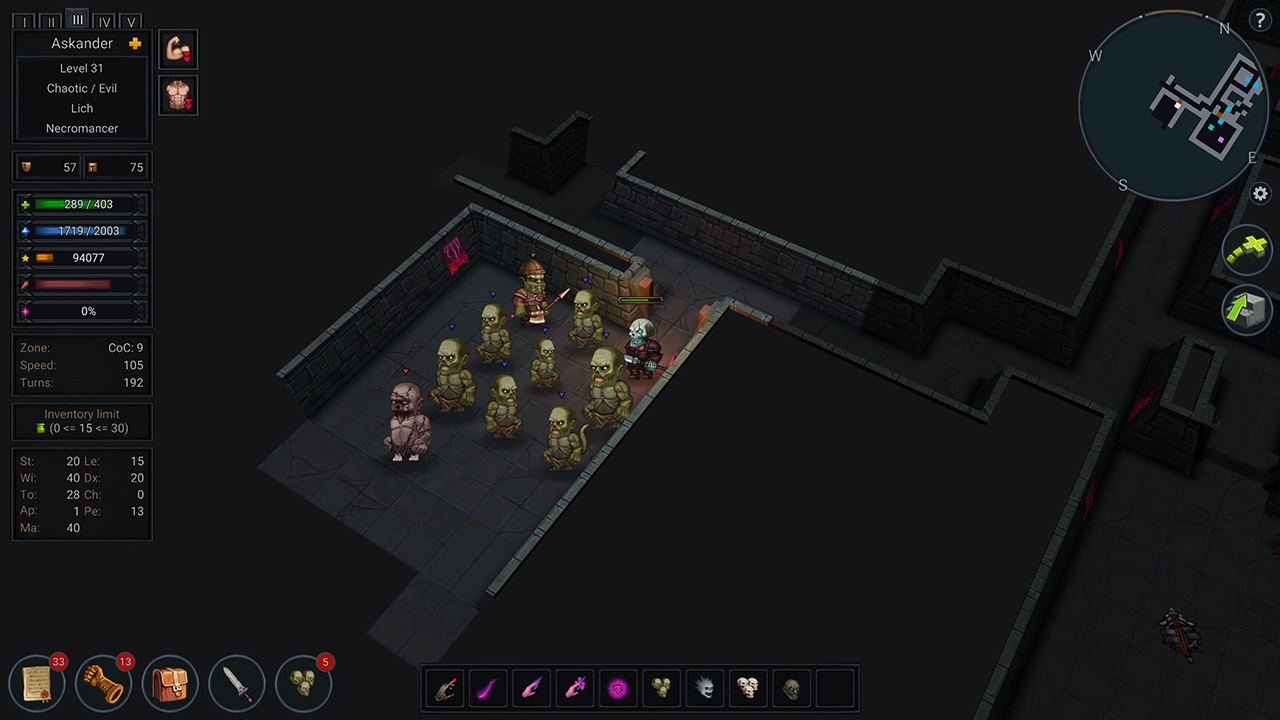This screenshot has height=720, width=1280.
Task: Click the gauntlet icon showing 13
Action: coord(103,683)
